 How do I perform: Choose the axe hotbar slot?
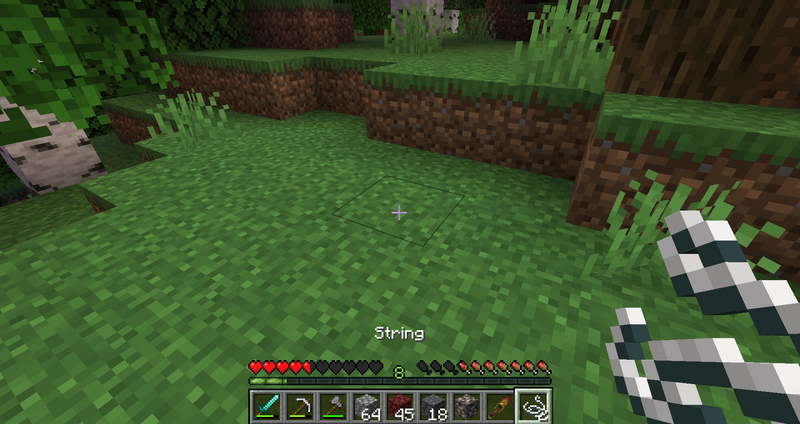point(333,406)
